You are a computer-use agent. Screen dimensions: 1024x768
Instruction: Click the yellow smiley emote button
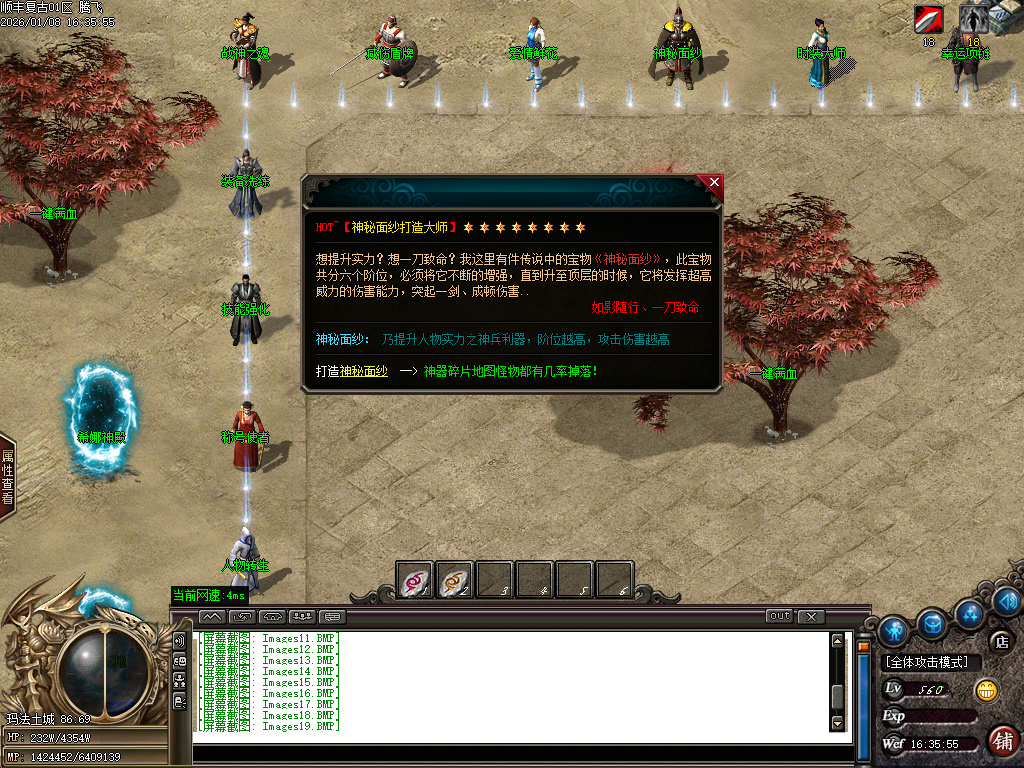987,690
